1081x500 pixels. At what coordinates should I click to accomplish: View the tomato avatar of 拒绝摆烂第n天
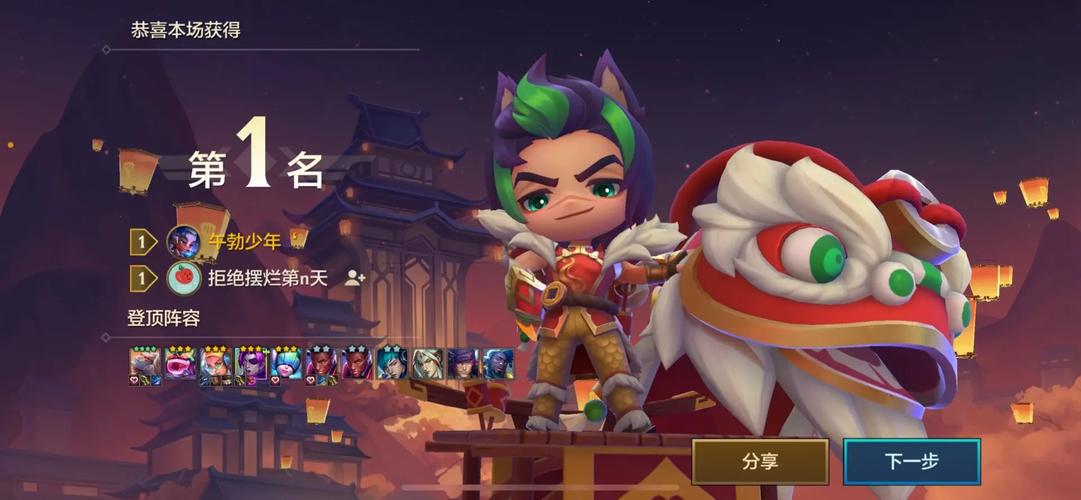point(182,279)
